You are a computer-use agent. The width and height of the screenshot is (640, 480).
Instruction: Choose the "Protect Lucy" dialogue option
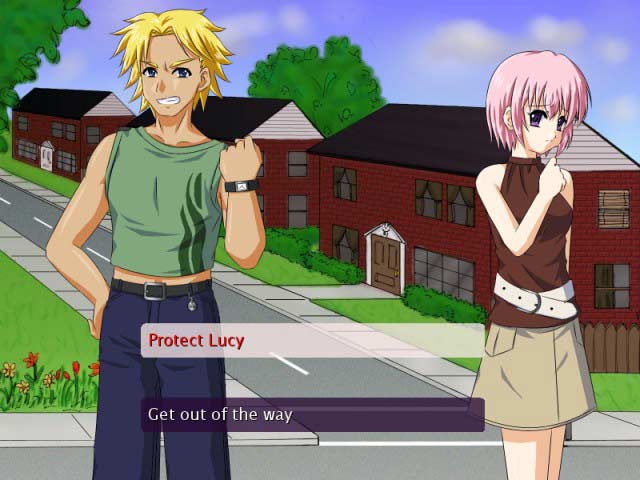pos(312,341)
